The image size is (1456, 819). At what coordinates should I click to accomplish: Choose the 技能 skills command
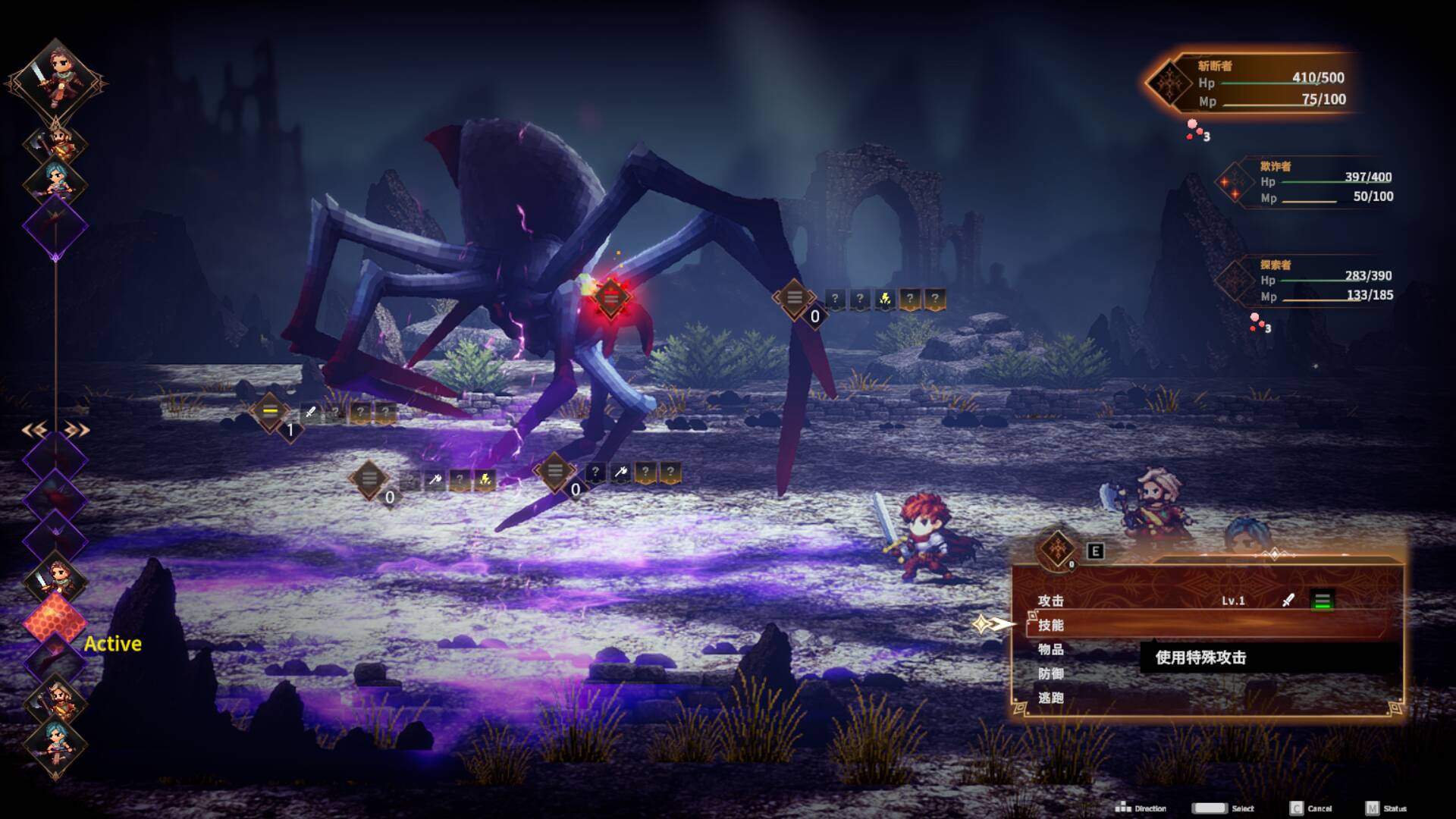click(x=1051, y=625)
